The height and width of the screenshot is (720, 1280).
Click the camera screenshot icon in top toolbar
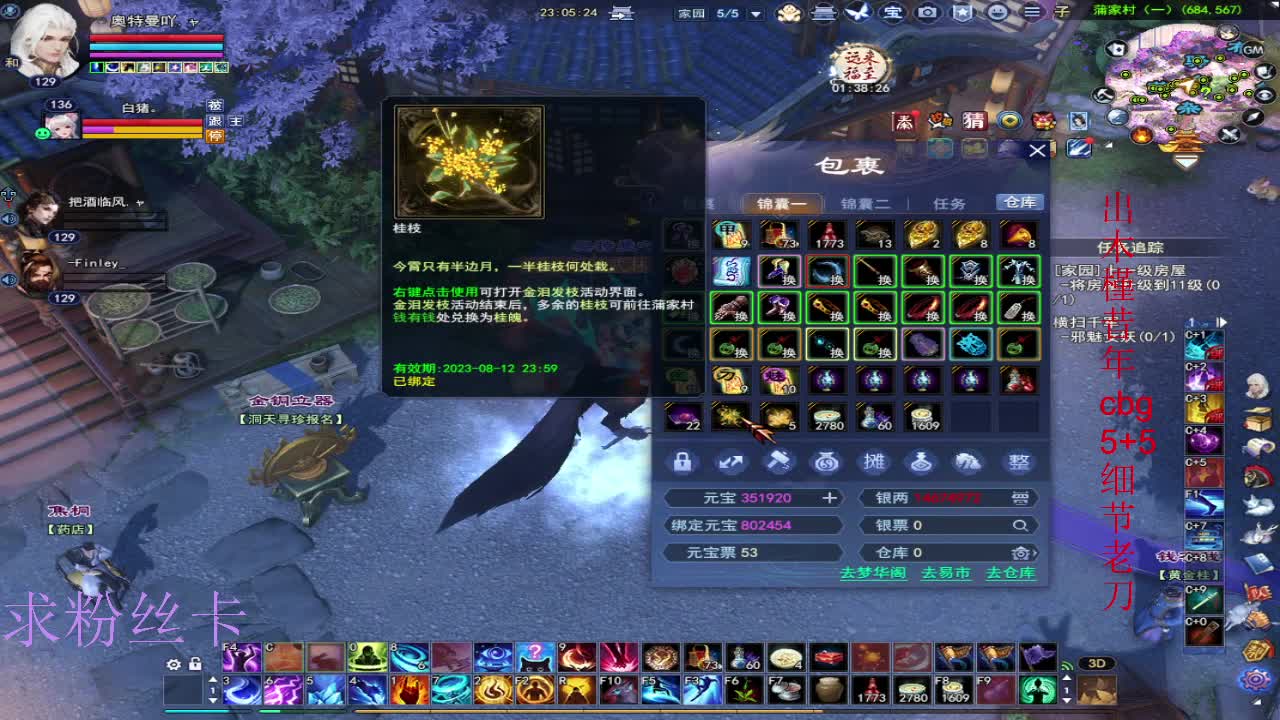tap(927, 13)
